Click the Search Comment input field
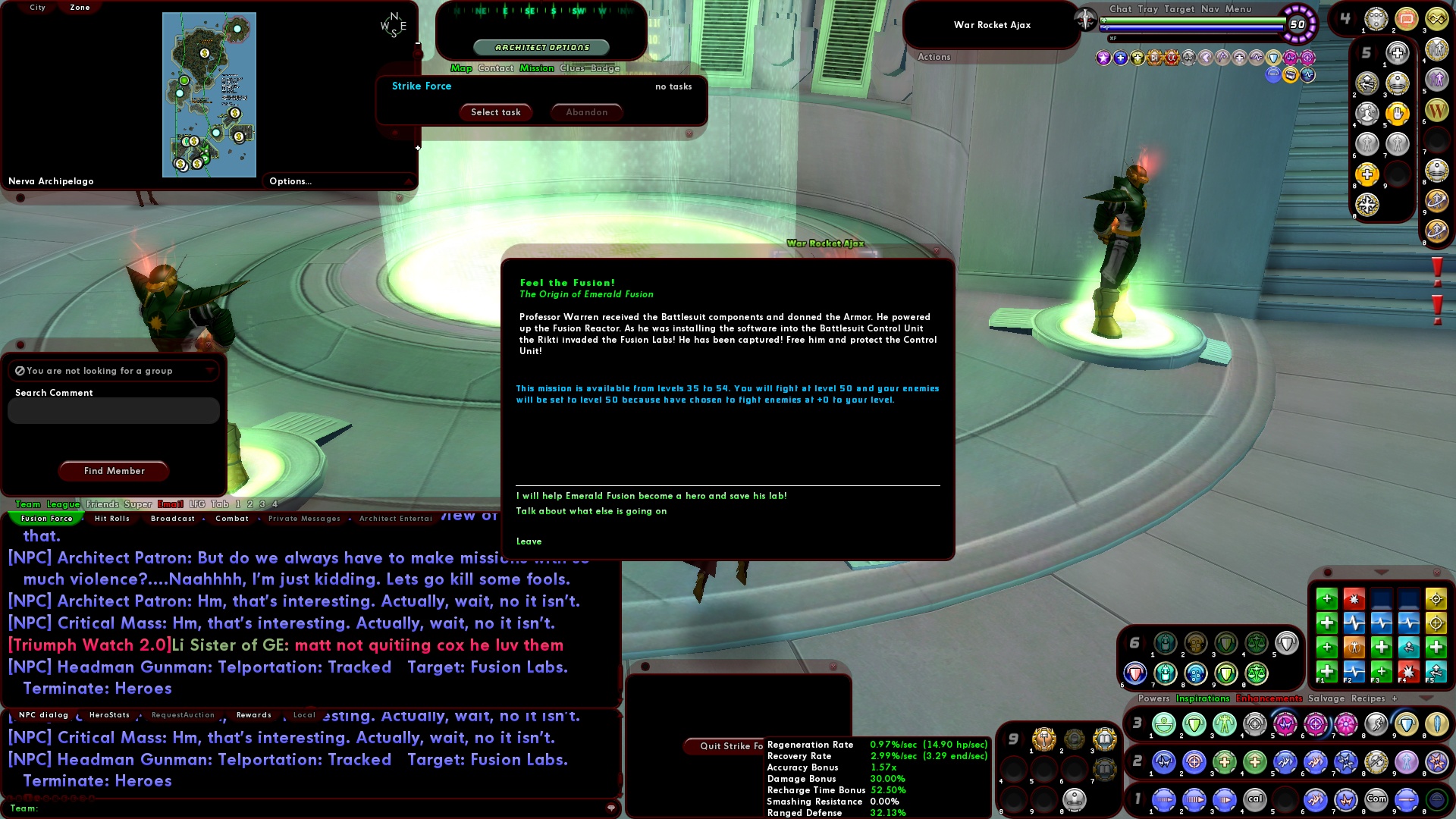 [112, 410]
